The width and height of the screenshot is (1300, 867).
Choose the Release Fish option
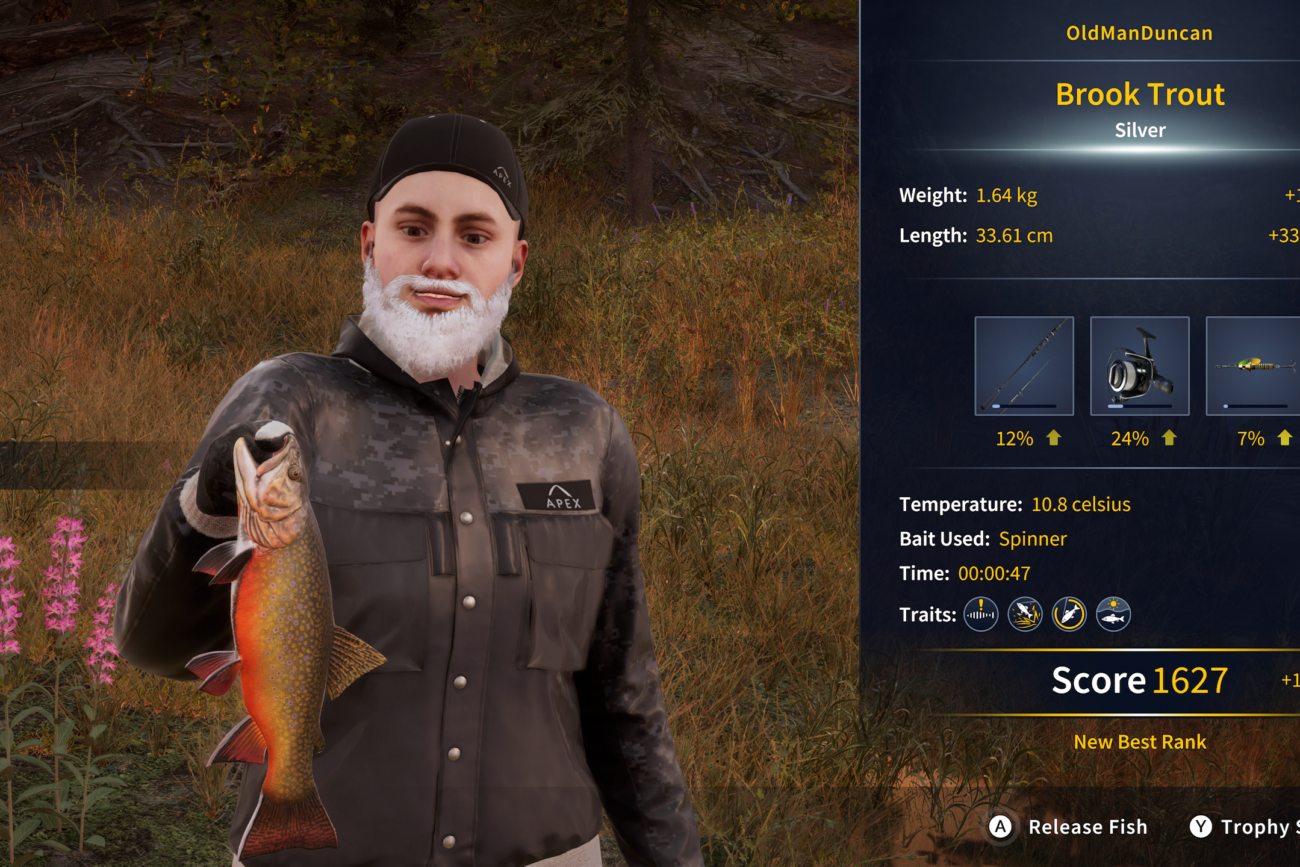(x=1068, y=827)
